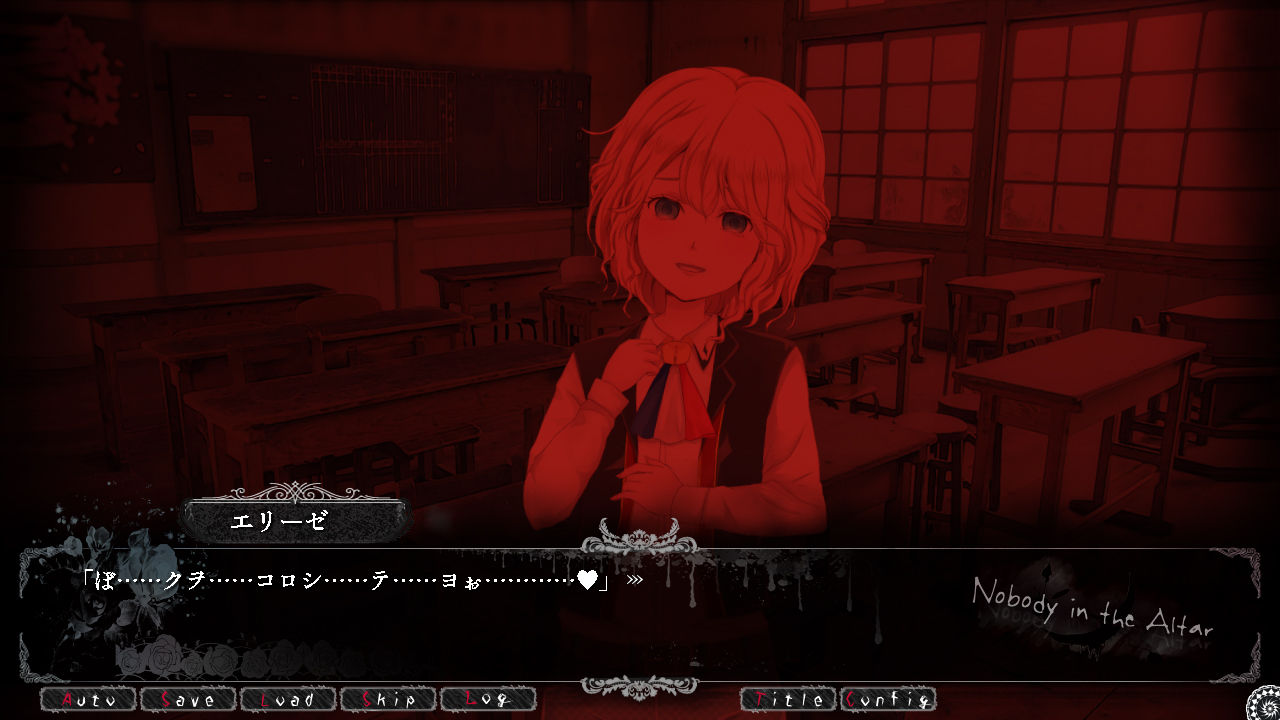Advance dialogue with the arrow indicator
This screenshot has width=1280, height=720.
(634, 579)
